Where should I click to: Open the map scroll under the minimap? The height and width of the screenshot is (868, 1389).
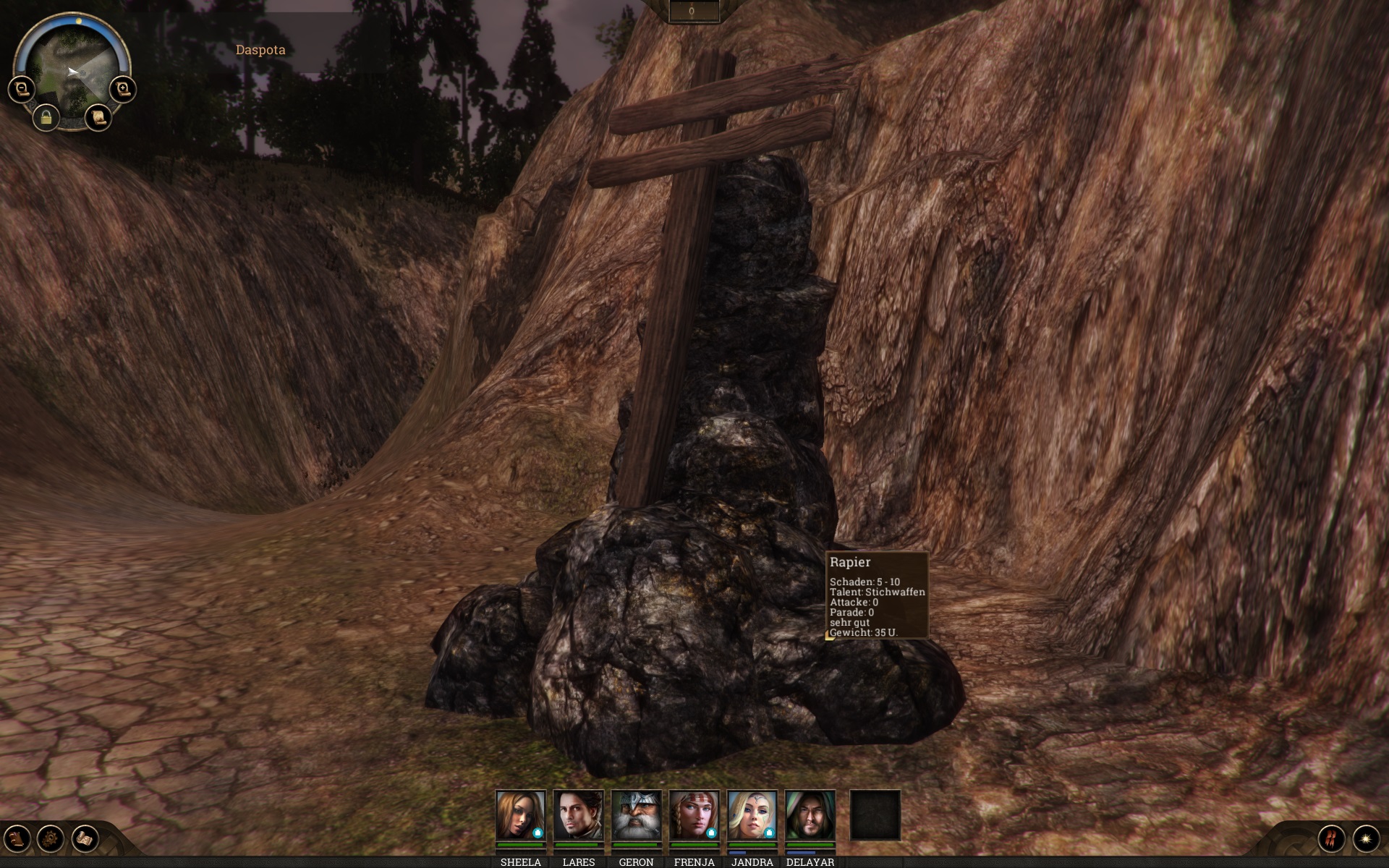pyautogui.click(x=98, y=117)
